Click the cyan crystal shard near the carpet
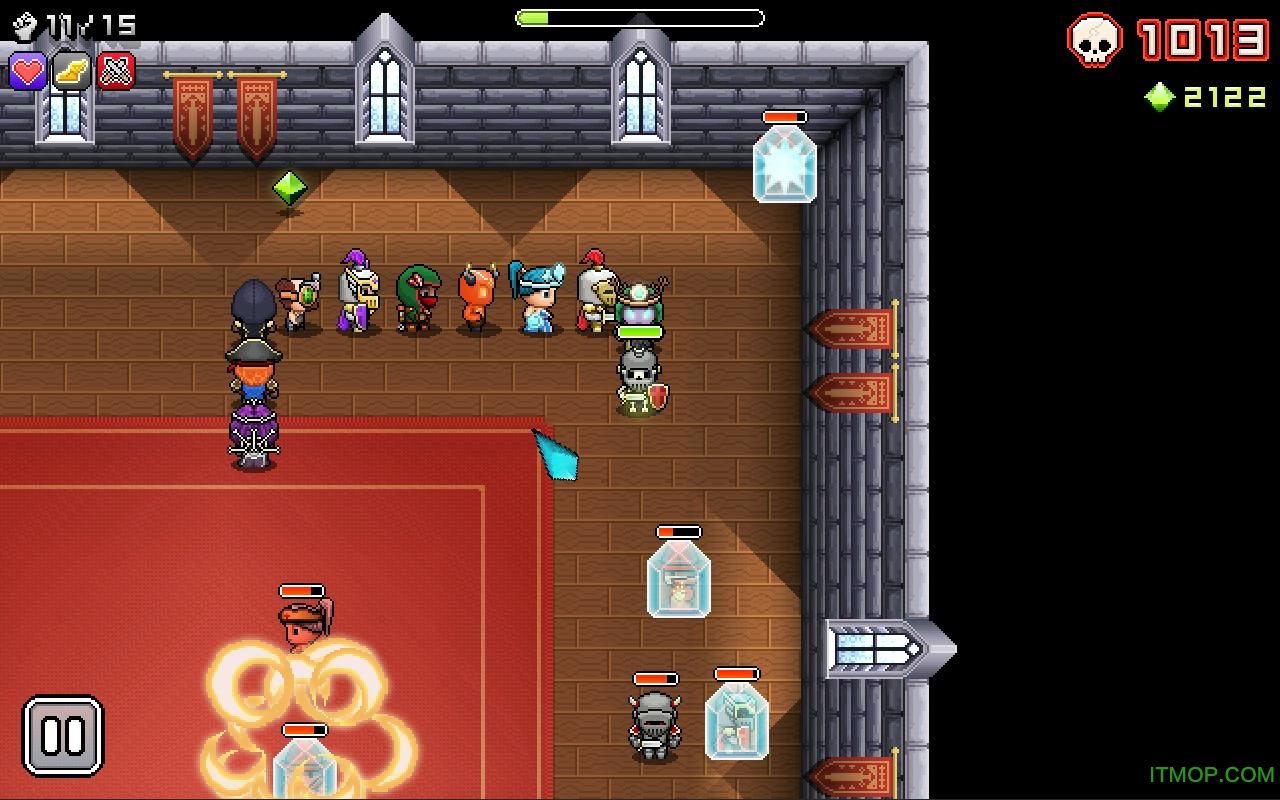The width and height of the screenshot is (1280, 800). pyautogui.click(x=556, y=455)
